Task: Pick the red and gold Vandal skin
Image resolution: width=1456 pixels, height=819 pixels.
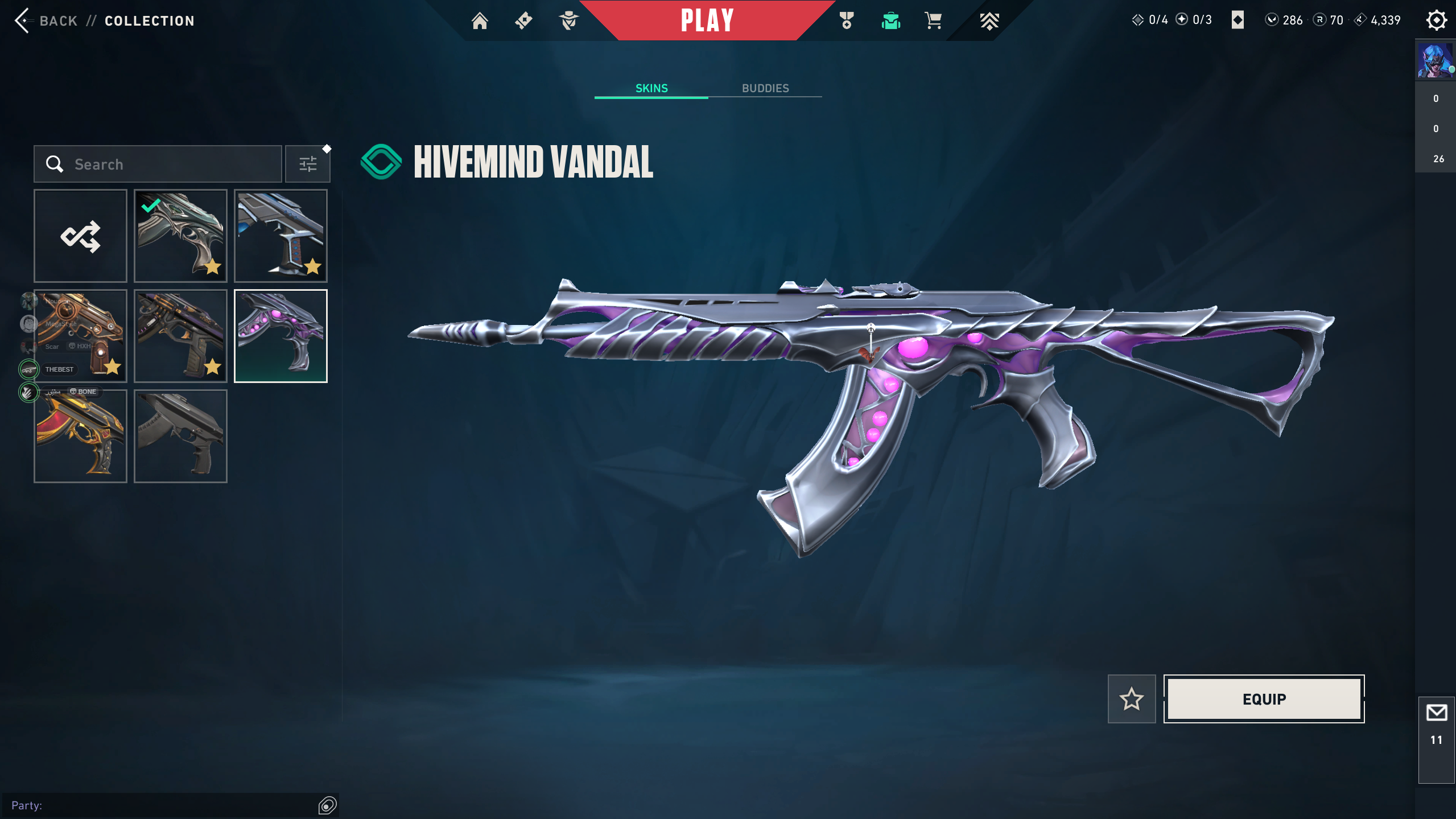Action: (x=80, y=437)
